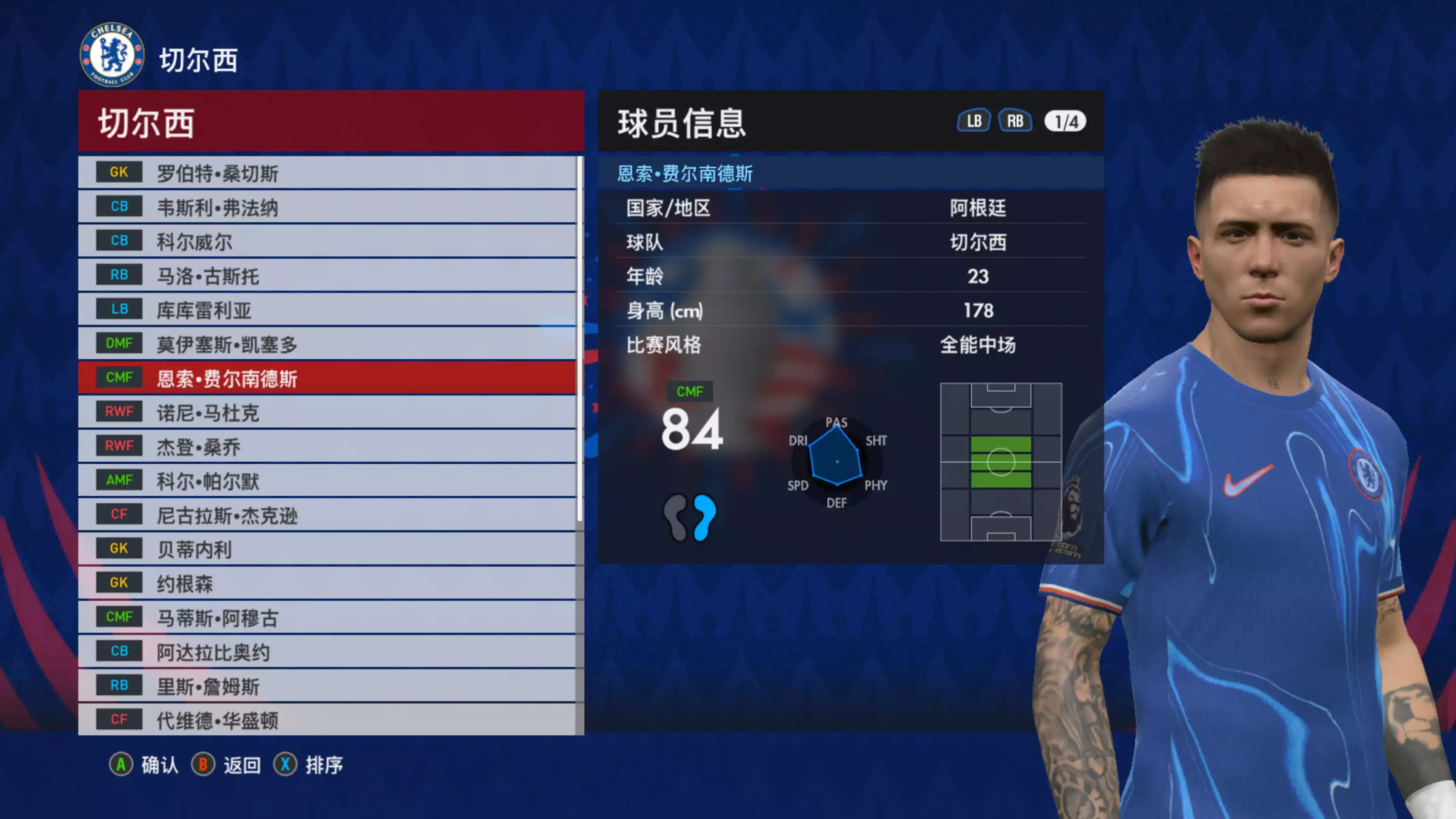Choose winger 诺尼•马杜克
This screenshot has width=1456, height=819.
click(x=328, y=413)
